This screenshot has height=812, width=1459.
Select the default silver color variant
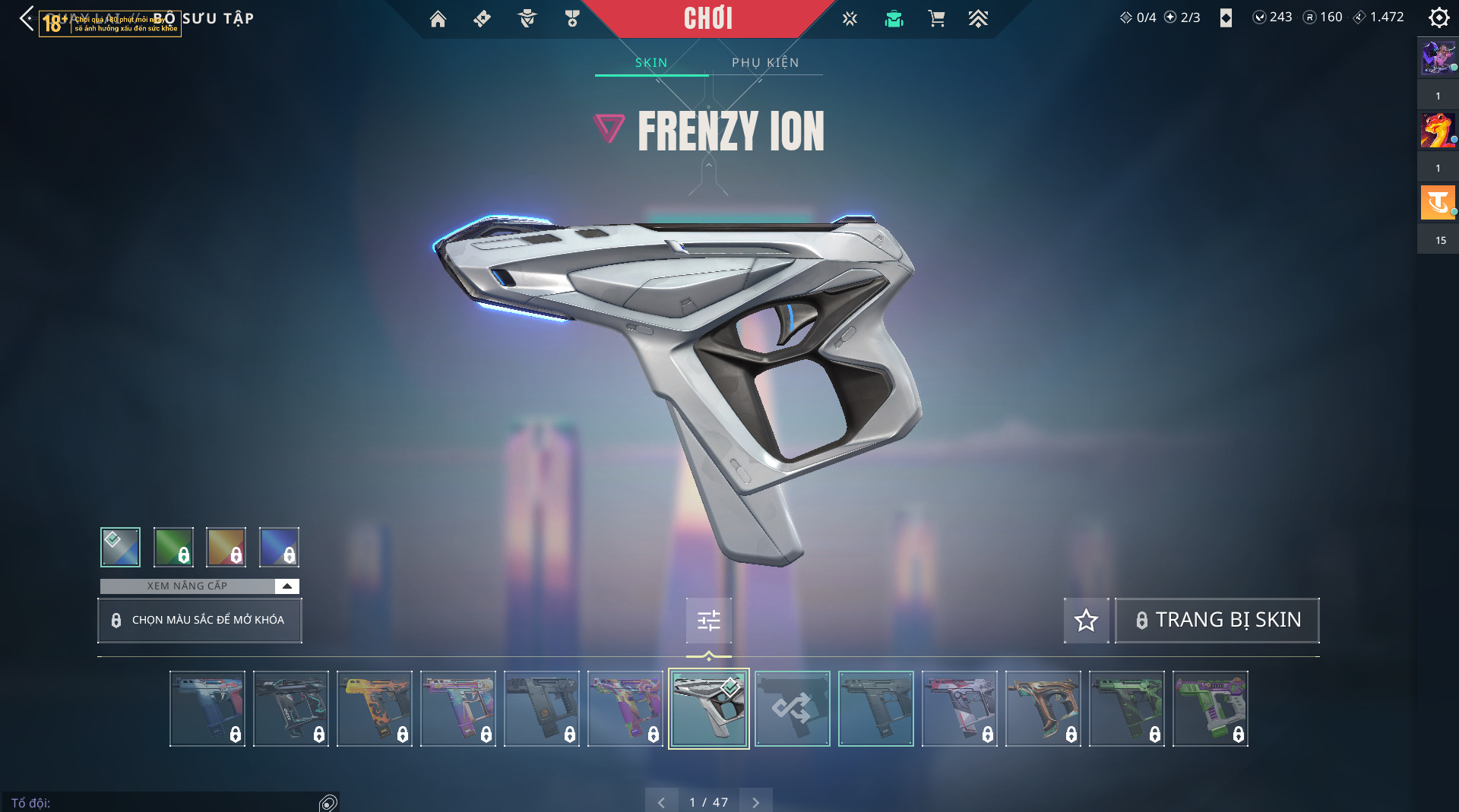coord(120,547)
